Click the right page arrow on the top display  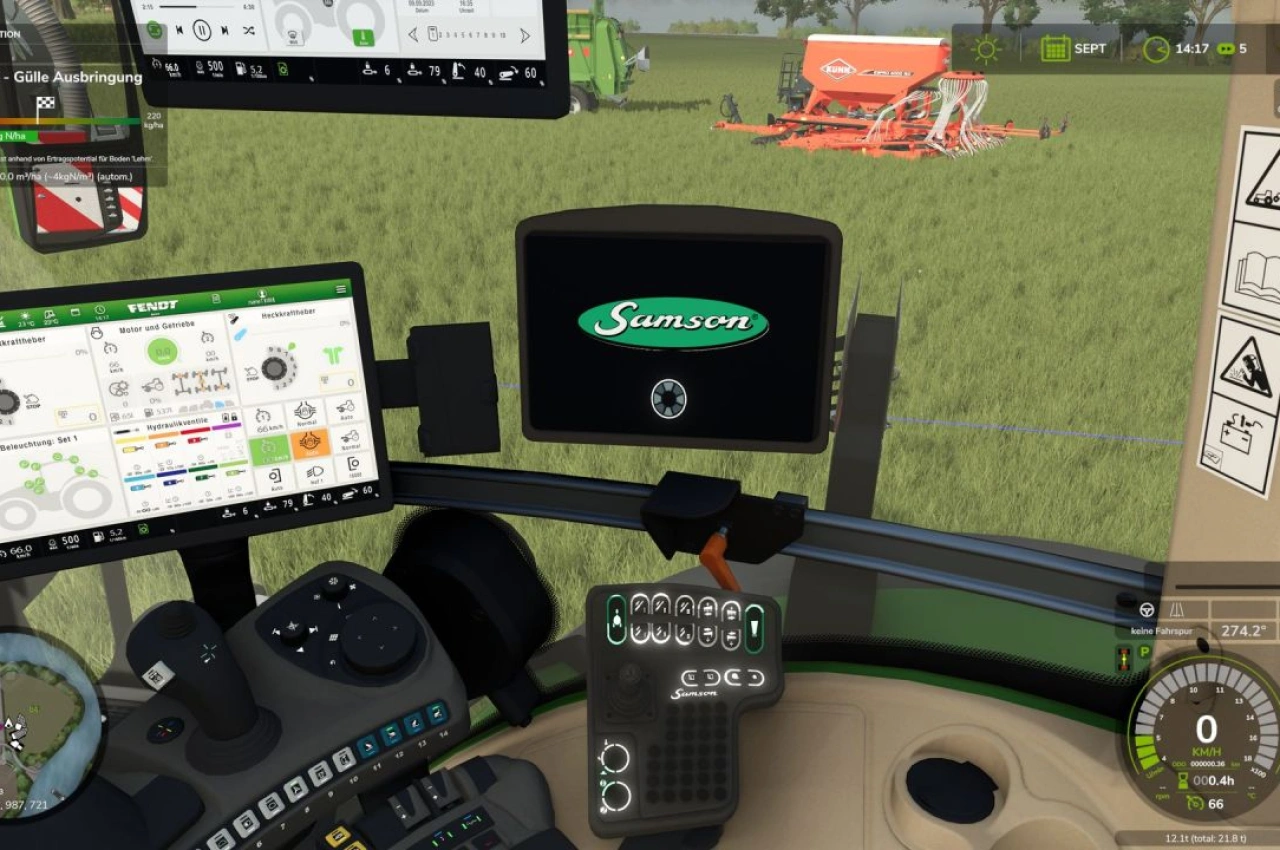pos(524,35)
